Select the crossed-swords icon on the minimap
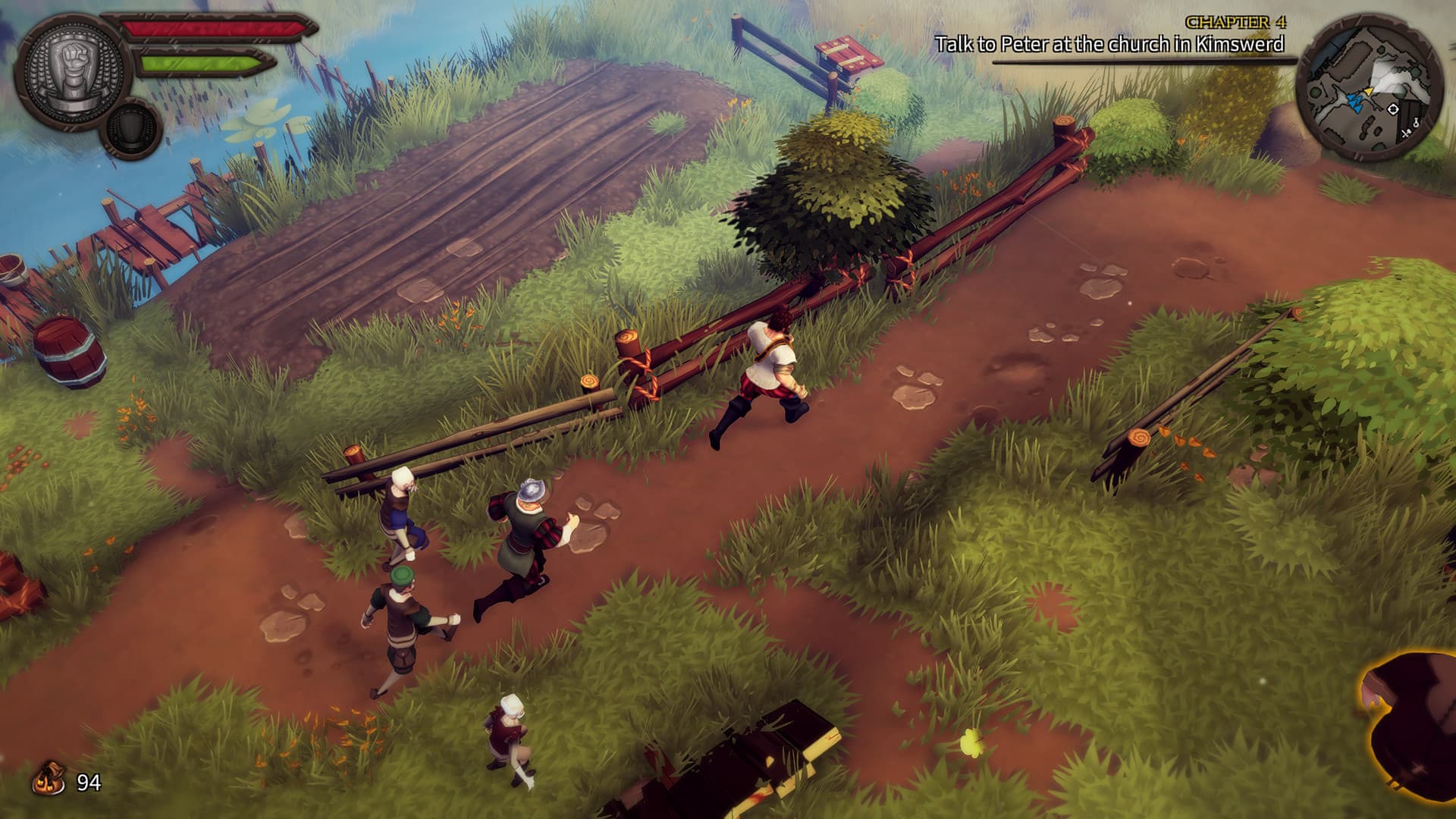The height and width of the screenshot is (819, 1456). pyautogui.click(x=1405, y=133)
